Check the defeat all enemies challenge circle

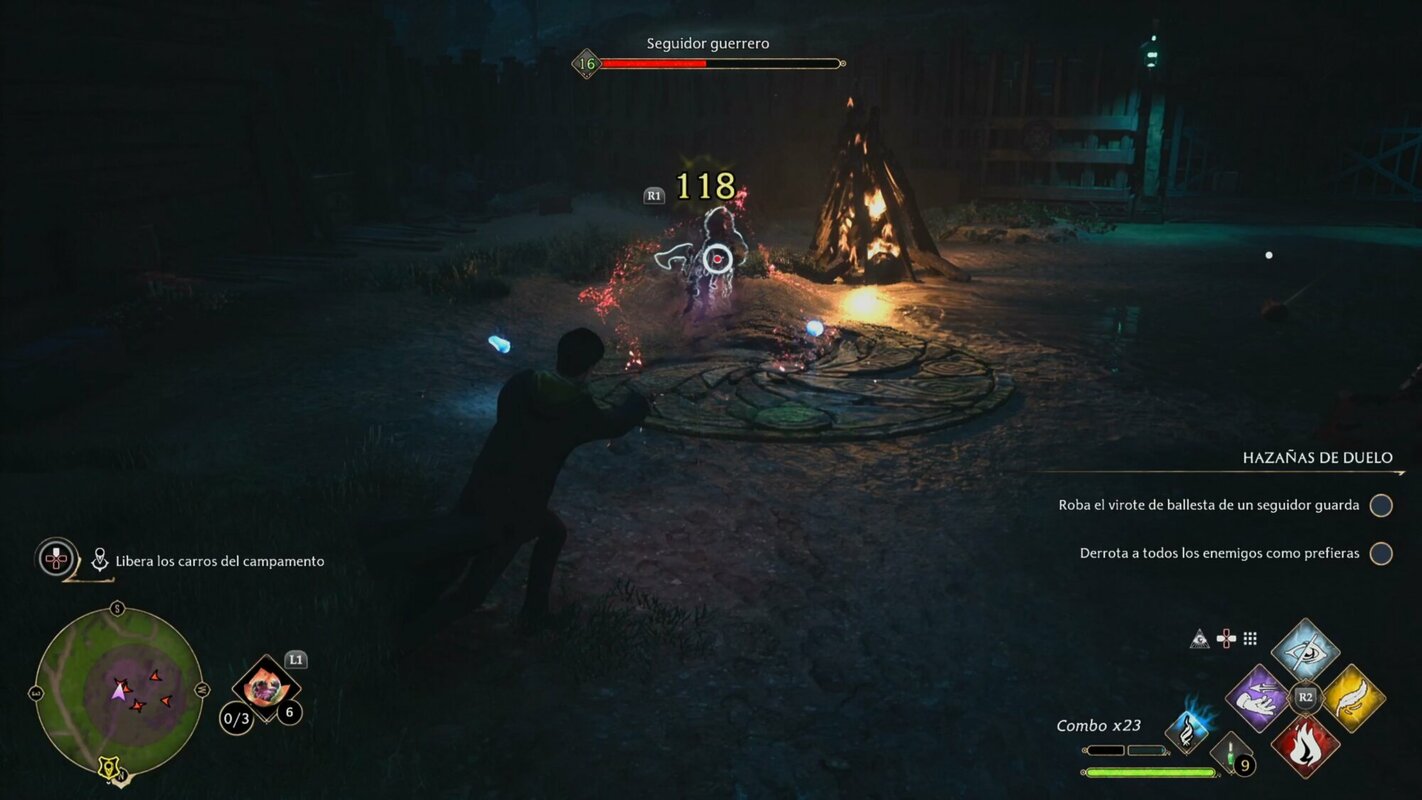(1381, 552)
